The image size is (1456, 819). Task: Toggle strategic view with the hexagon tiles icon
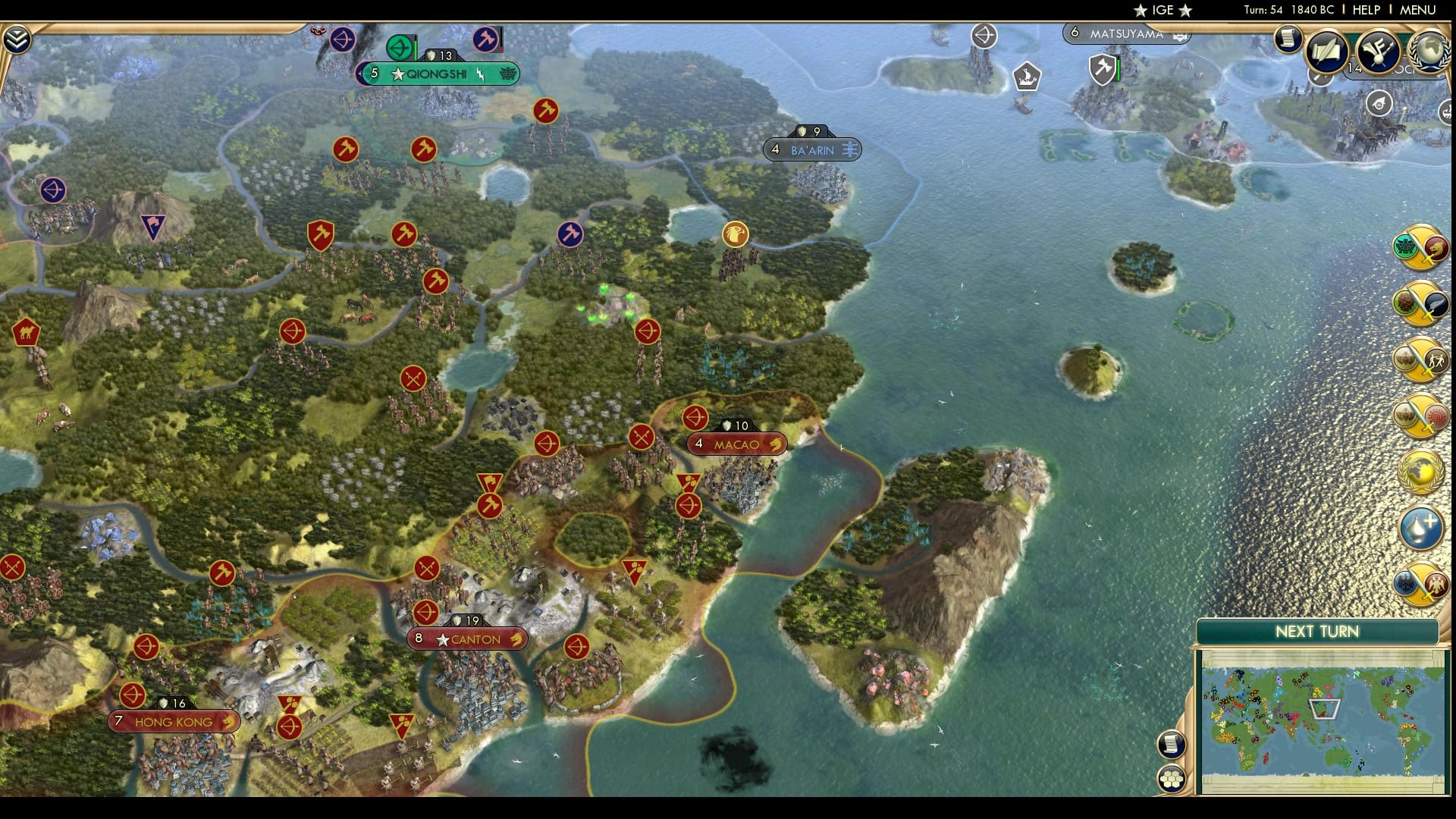(x=1172, y=777)
